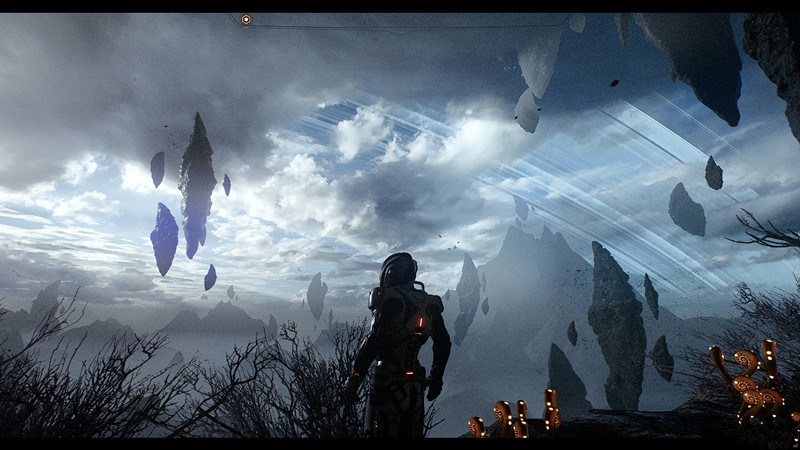800x450 pixels.
Task: Click the objective marker on the compass bar
Action: (246, 19)
